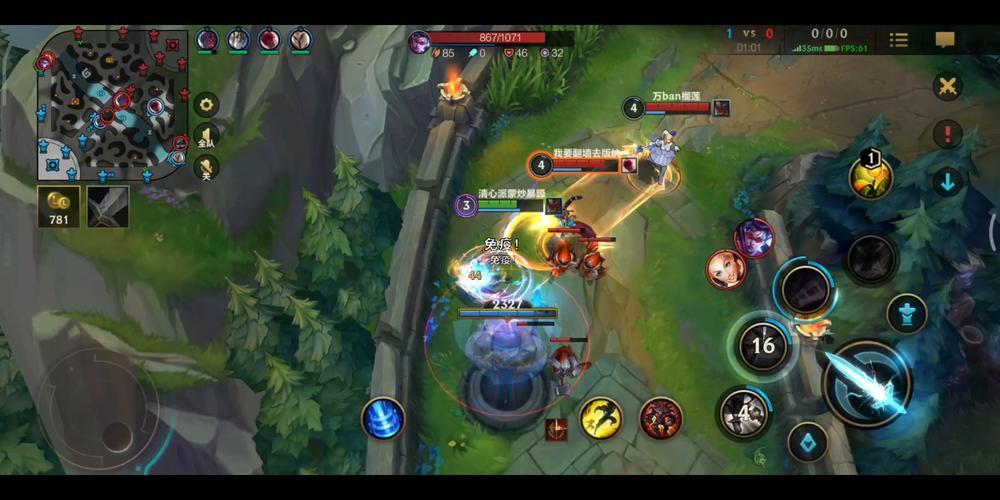Viewport: 1000px width, 500px height.
Task: Open the chat speech bubble
Action: coord(945,40)
